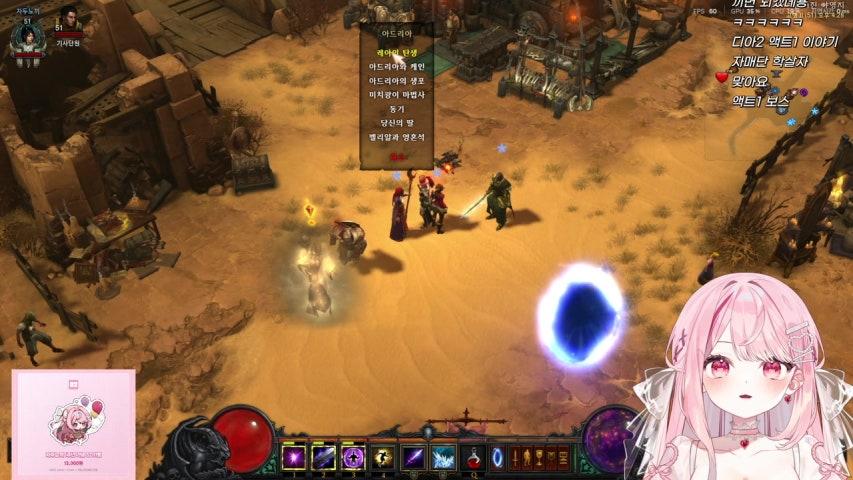
Task: Activate the running figure skill in slot 4
Action: [383, 458]
